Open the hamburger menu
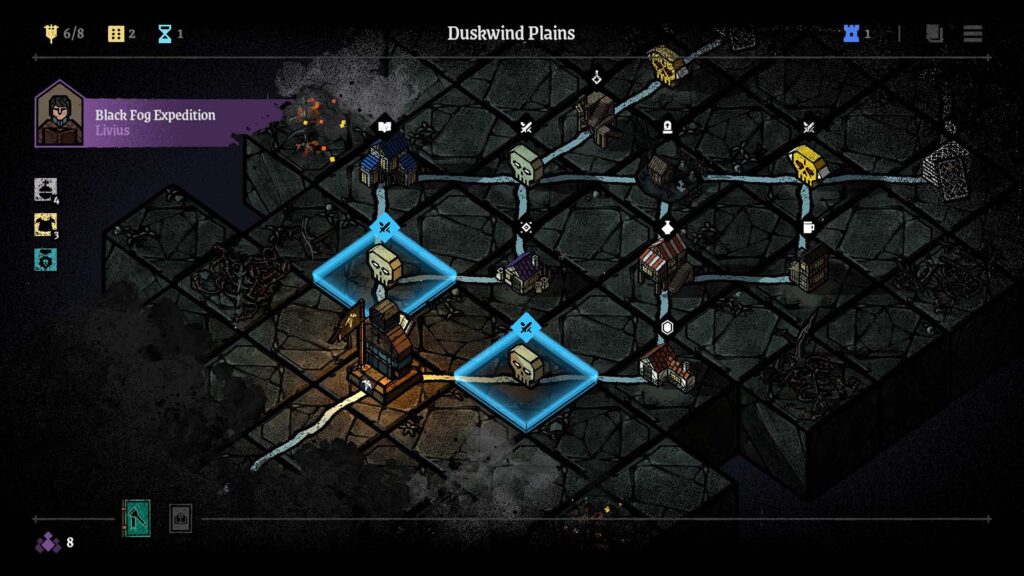Viewport: 1024px width, 576px height. [972, 34]
